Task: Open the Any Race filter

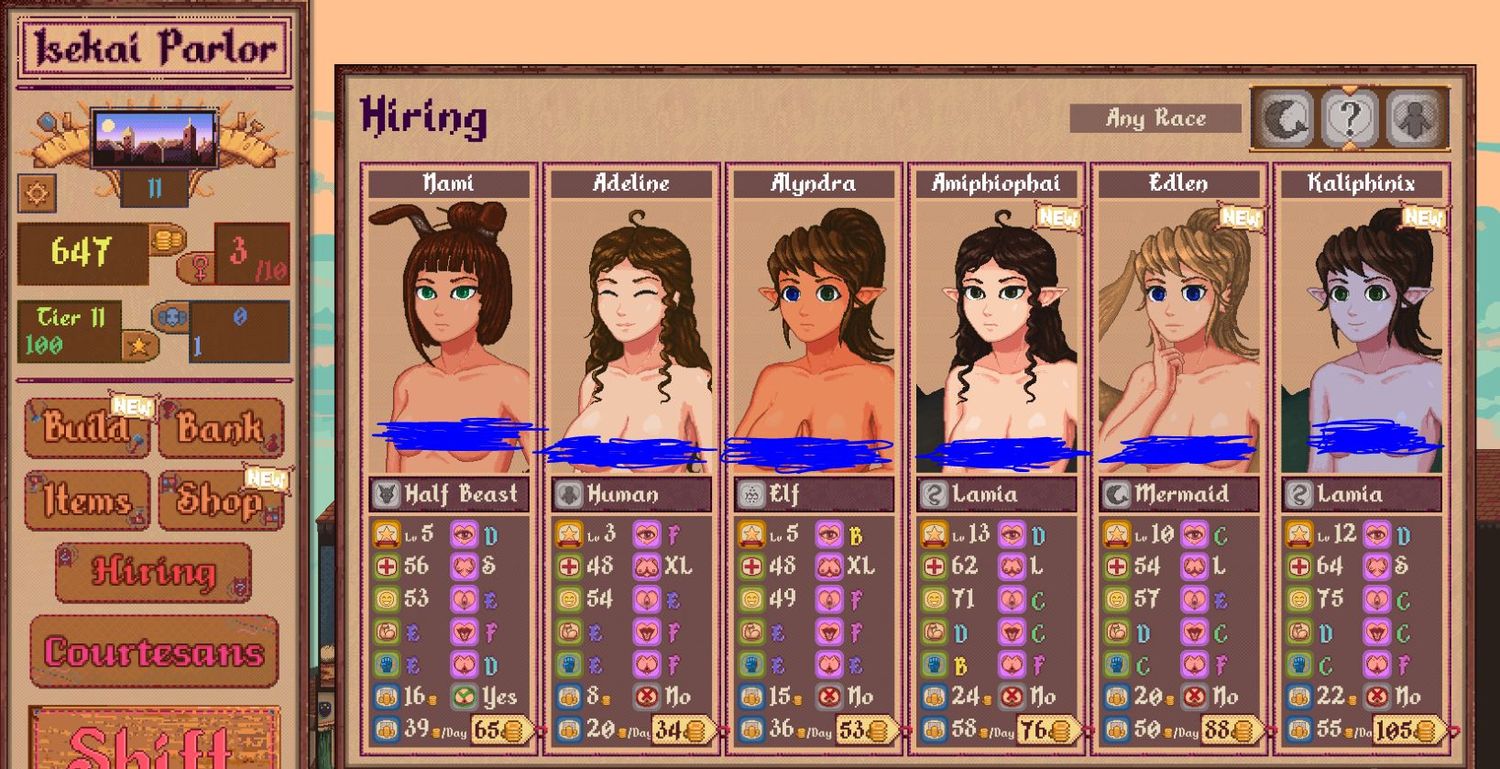Action: tap(1155, 118)
